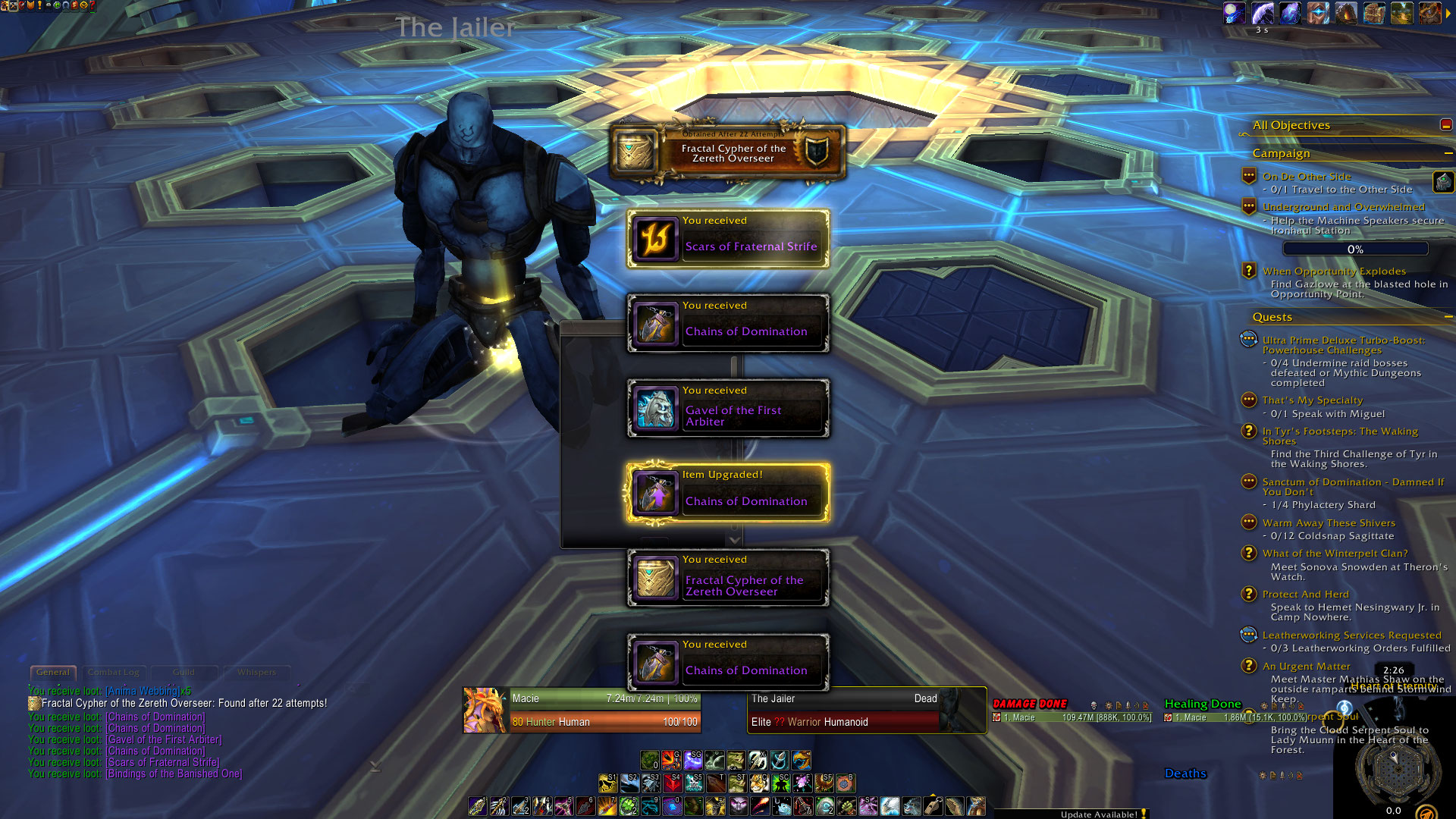The image size is (1456, 819).
Task: Click the Gavel of the First Arbiter toast
Action: (x=728, y=409)
